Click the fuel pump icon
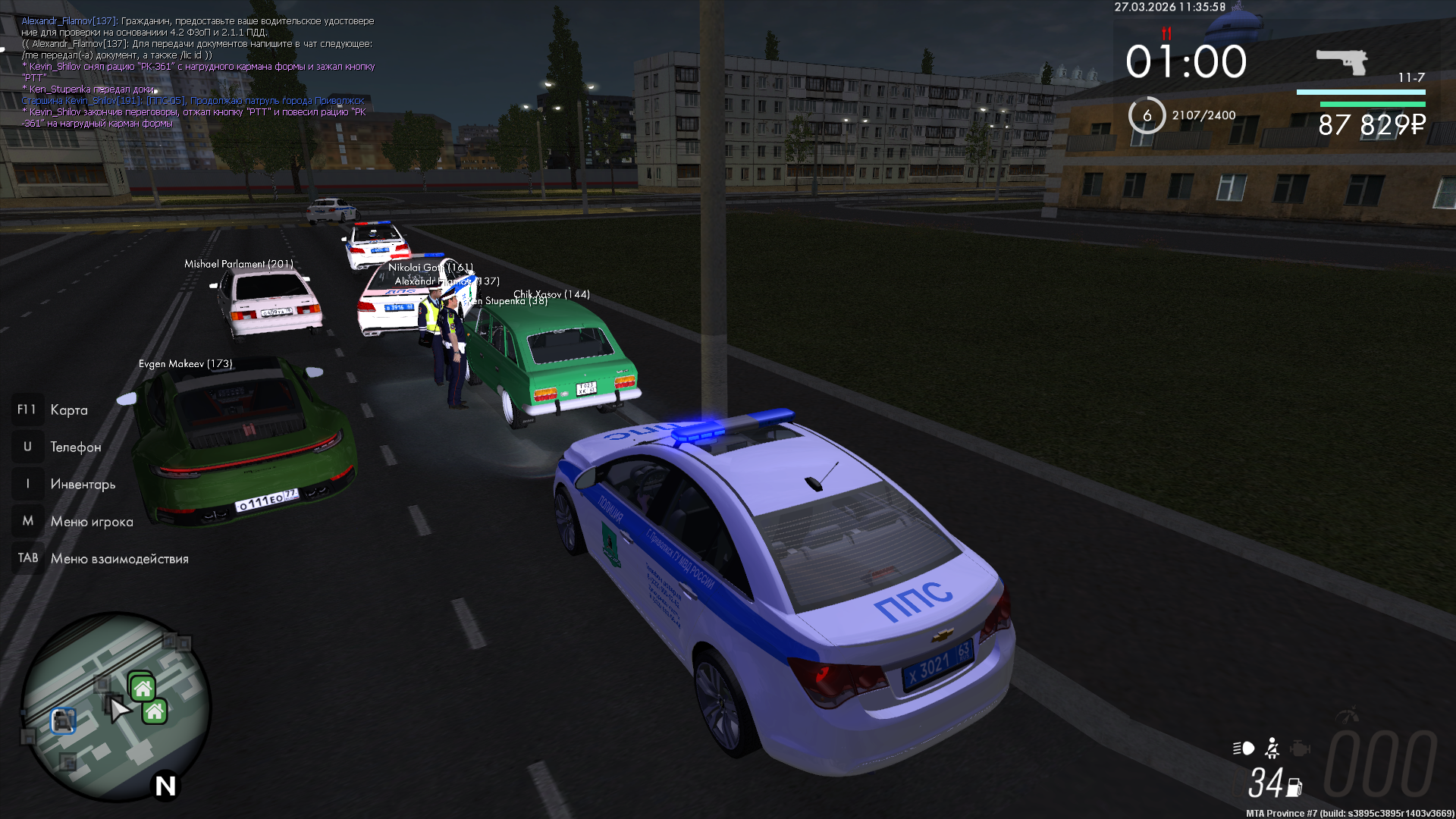This screenshot has width=1456, height=819. (1294, 788)
